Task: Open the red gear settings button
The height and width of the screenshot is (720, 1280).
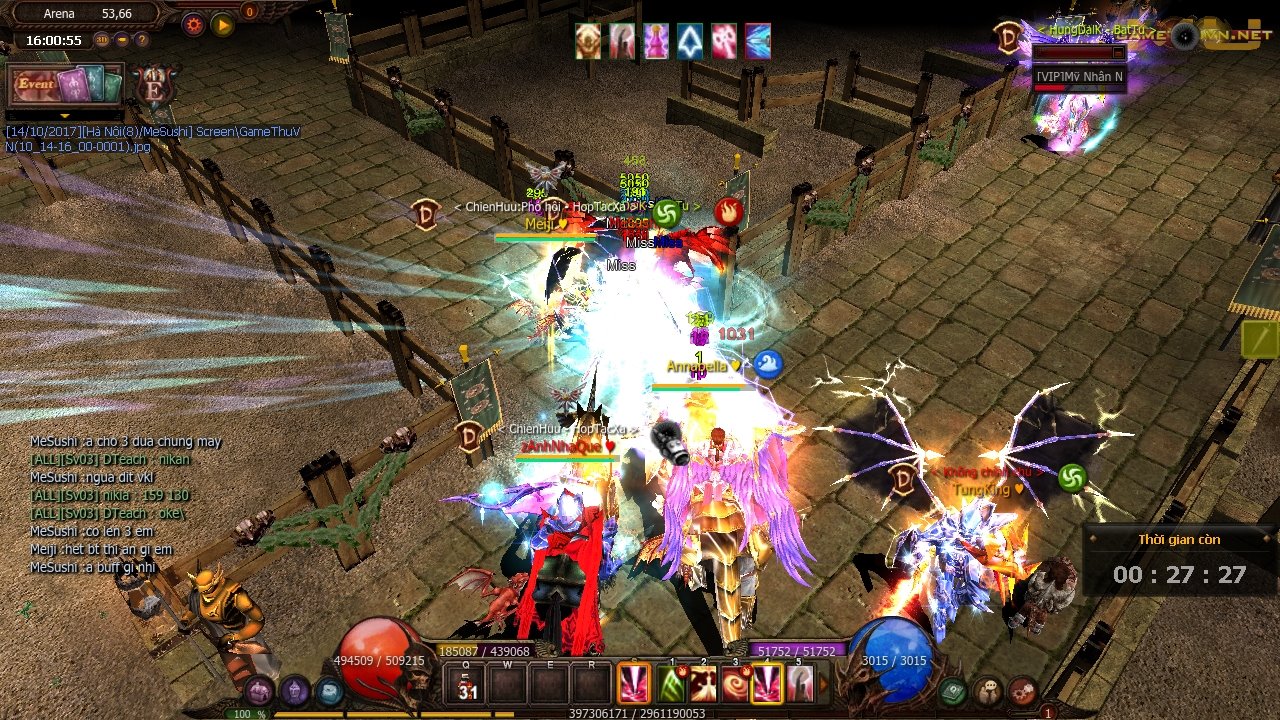Action: pos(193,24)
